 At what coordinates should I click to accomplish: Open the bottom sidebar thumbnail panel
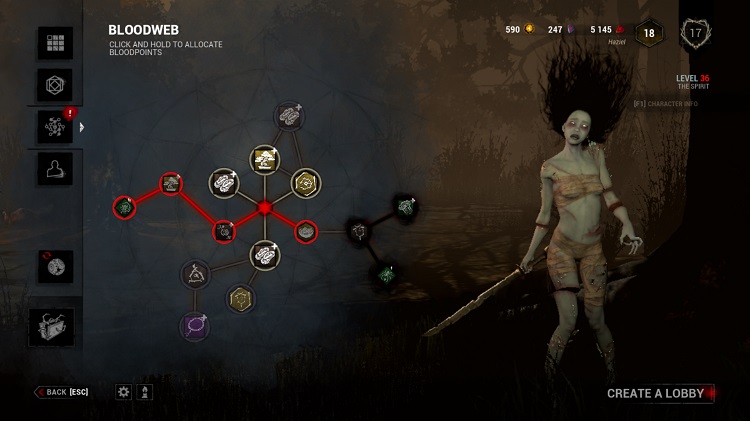[x=52, y=326]
